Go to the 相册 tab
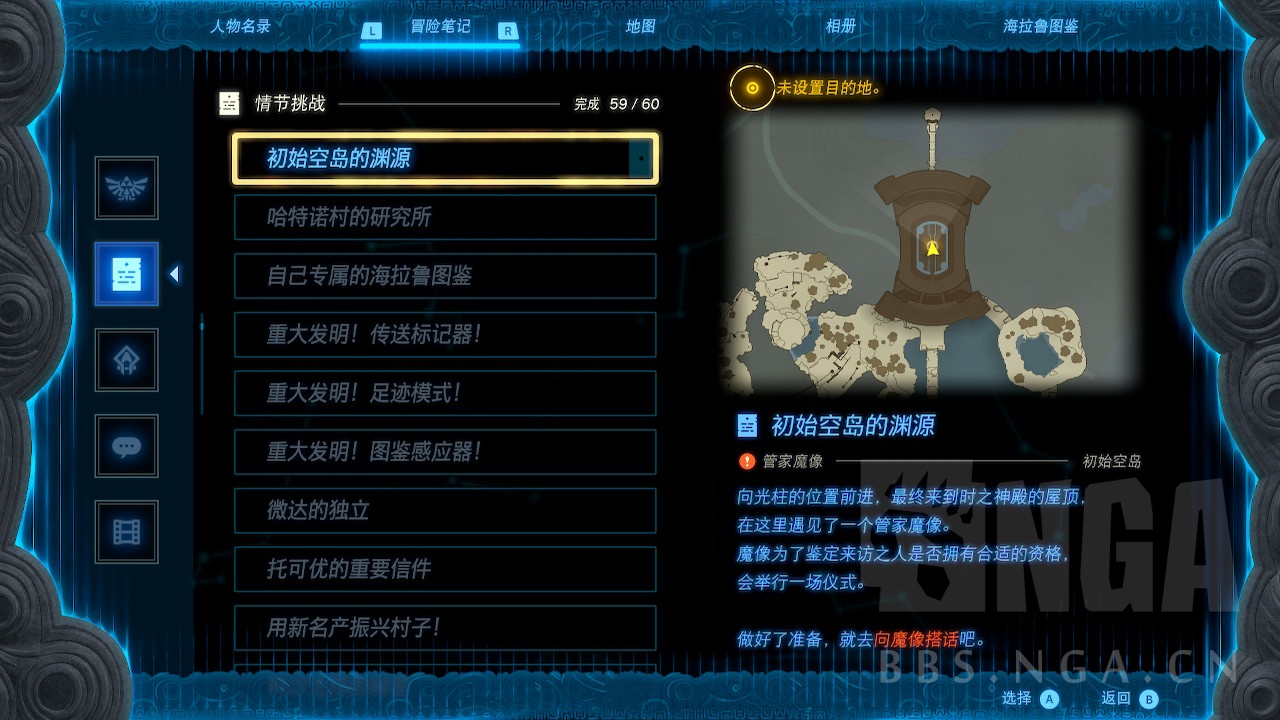The height and width of the screenshot is (720, 1280). tap(840, 27)
